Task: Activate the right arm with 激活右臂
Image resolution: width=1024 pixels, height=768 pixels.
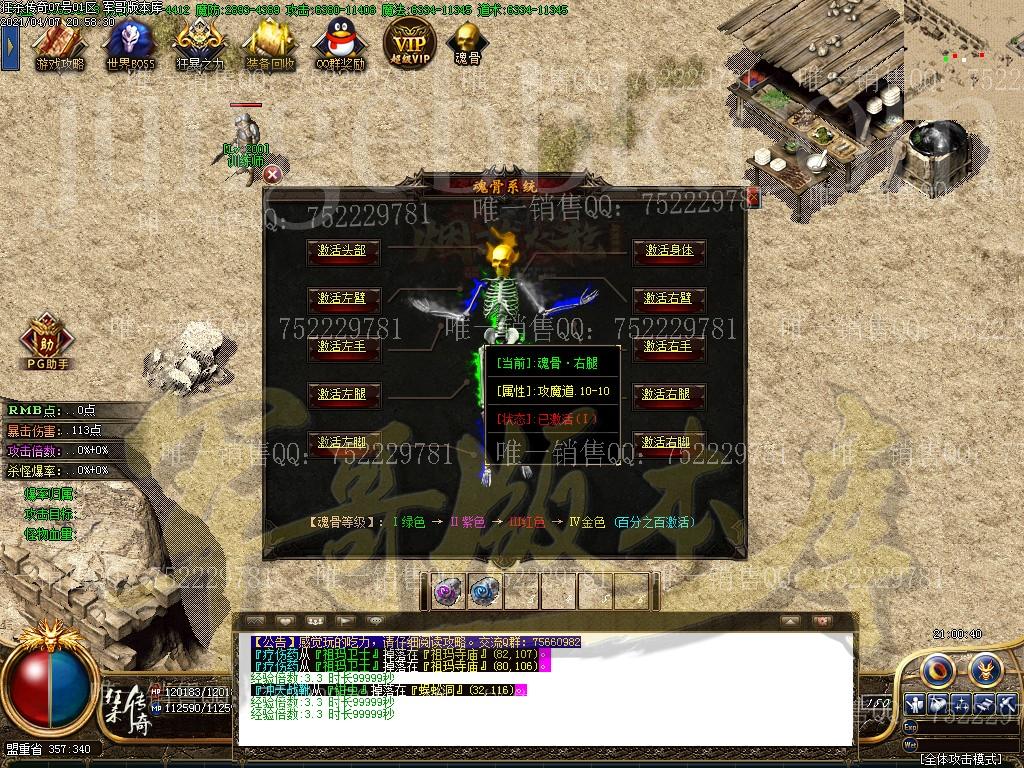Action: (669, 298)
